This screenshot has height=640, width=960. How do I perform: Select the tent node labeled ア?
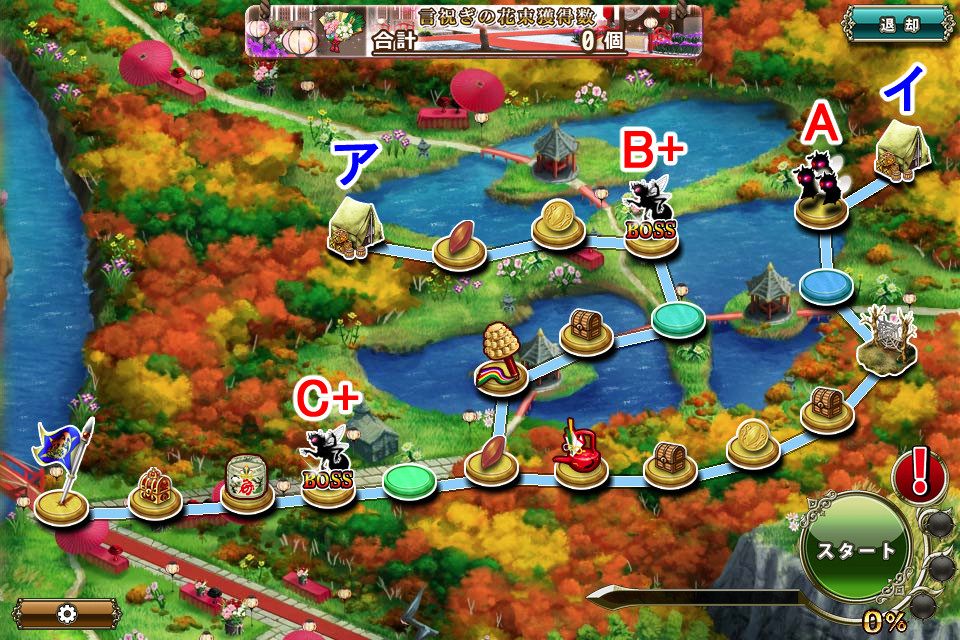point(356,227)
